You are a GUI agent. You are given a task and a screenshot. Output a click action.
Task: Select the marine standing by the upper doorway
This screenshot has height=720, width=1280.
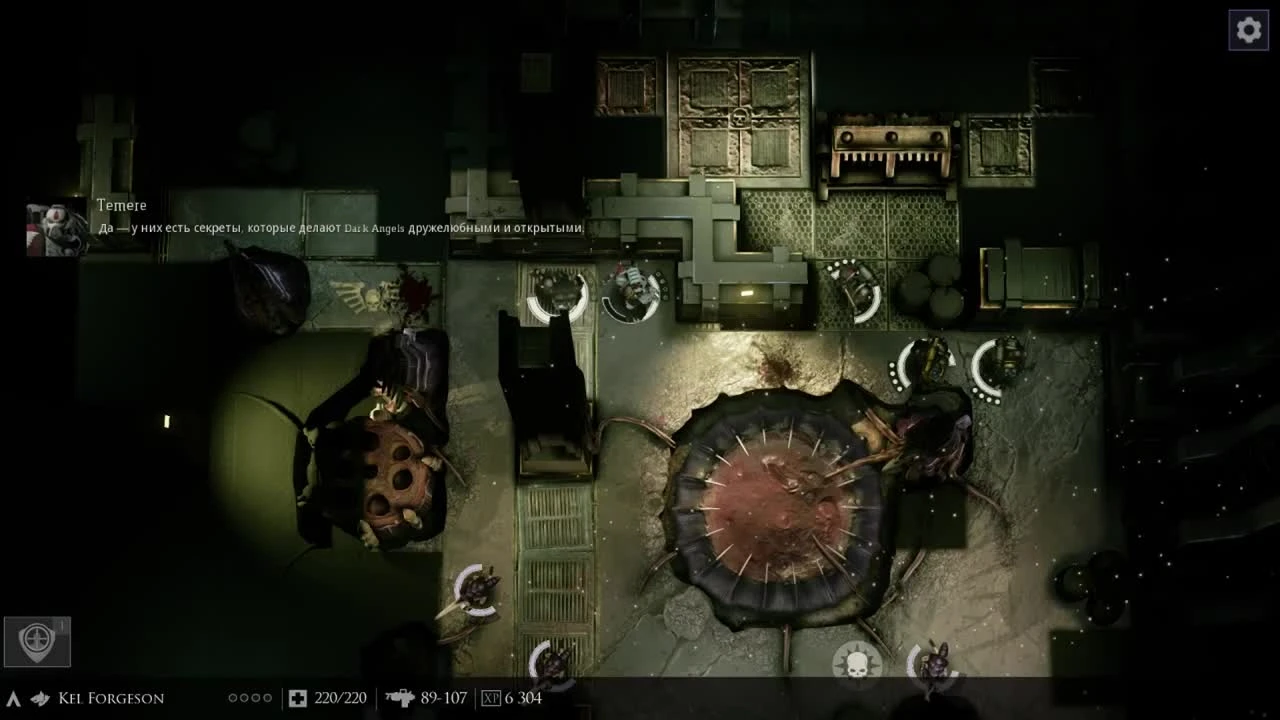point(630,290)
